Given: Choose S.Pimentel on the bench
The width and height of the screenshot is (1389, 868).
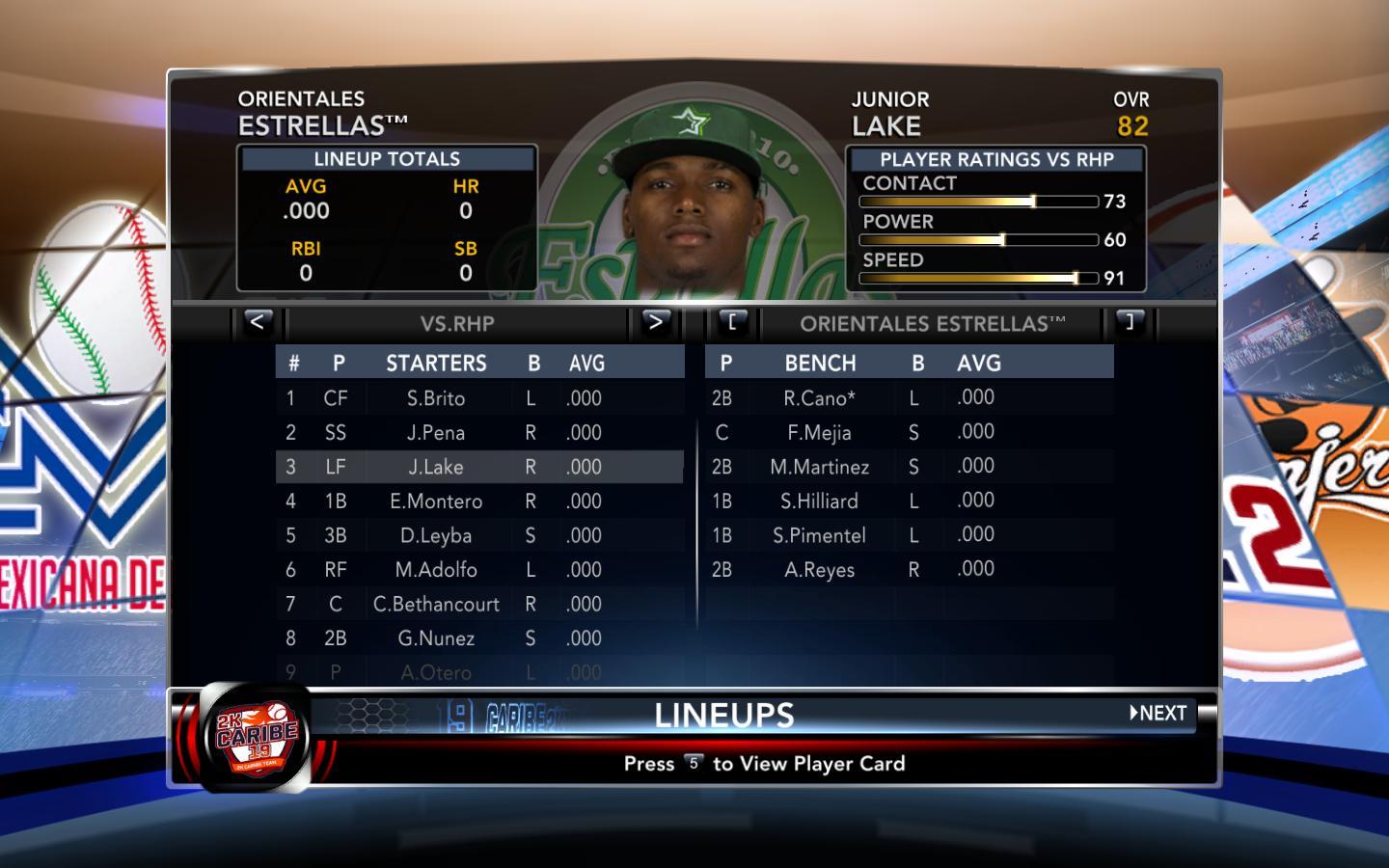Looking at the screenshot, I should (819, 536).
